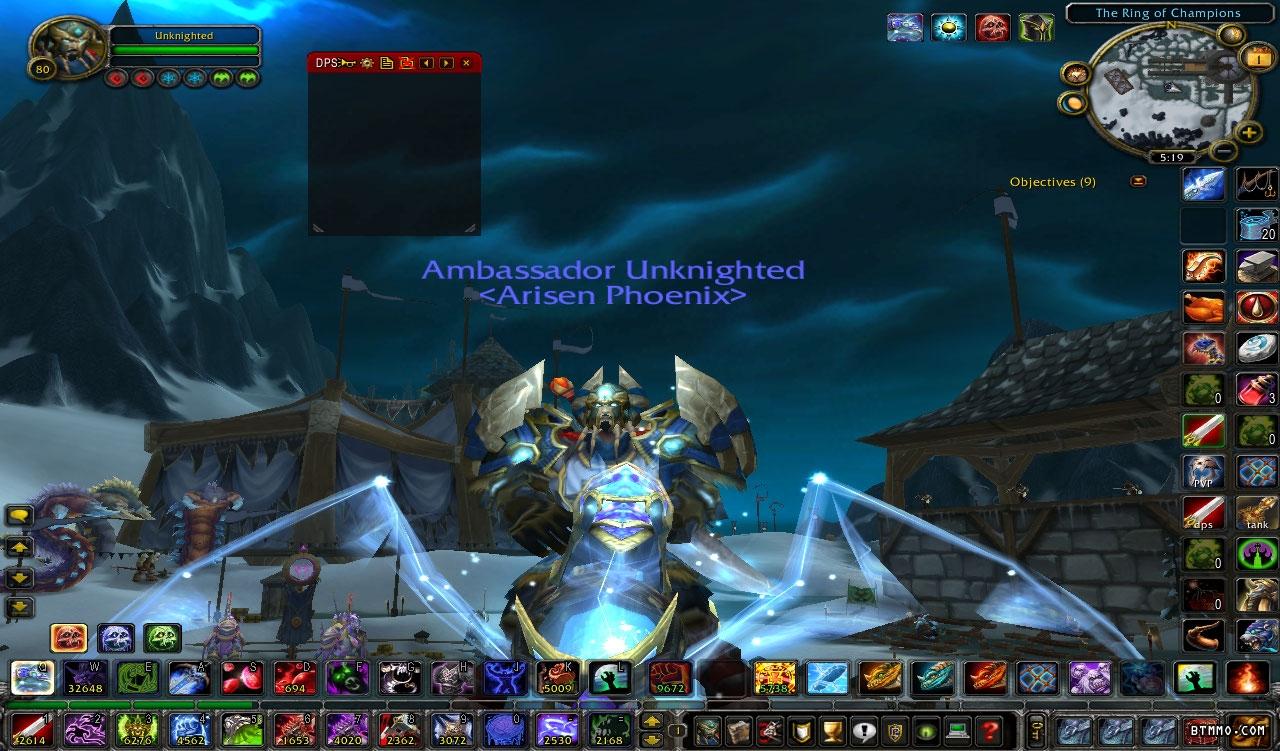Activate the ability slot bound to W
The width and height of the screenshot is (1280, 751).
pyautogui.click(x=84, y=677)
